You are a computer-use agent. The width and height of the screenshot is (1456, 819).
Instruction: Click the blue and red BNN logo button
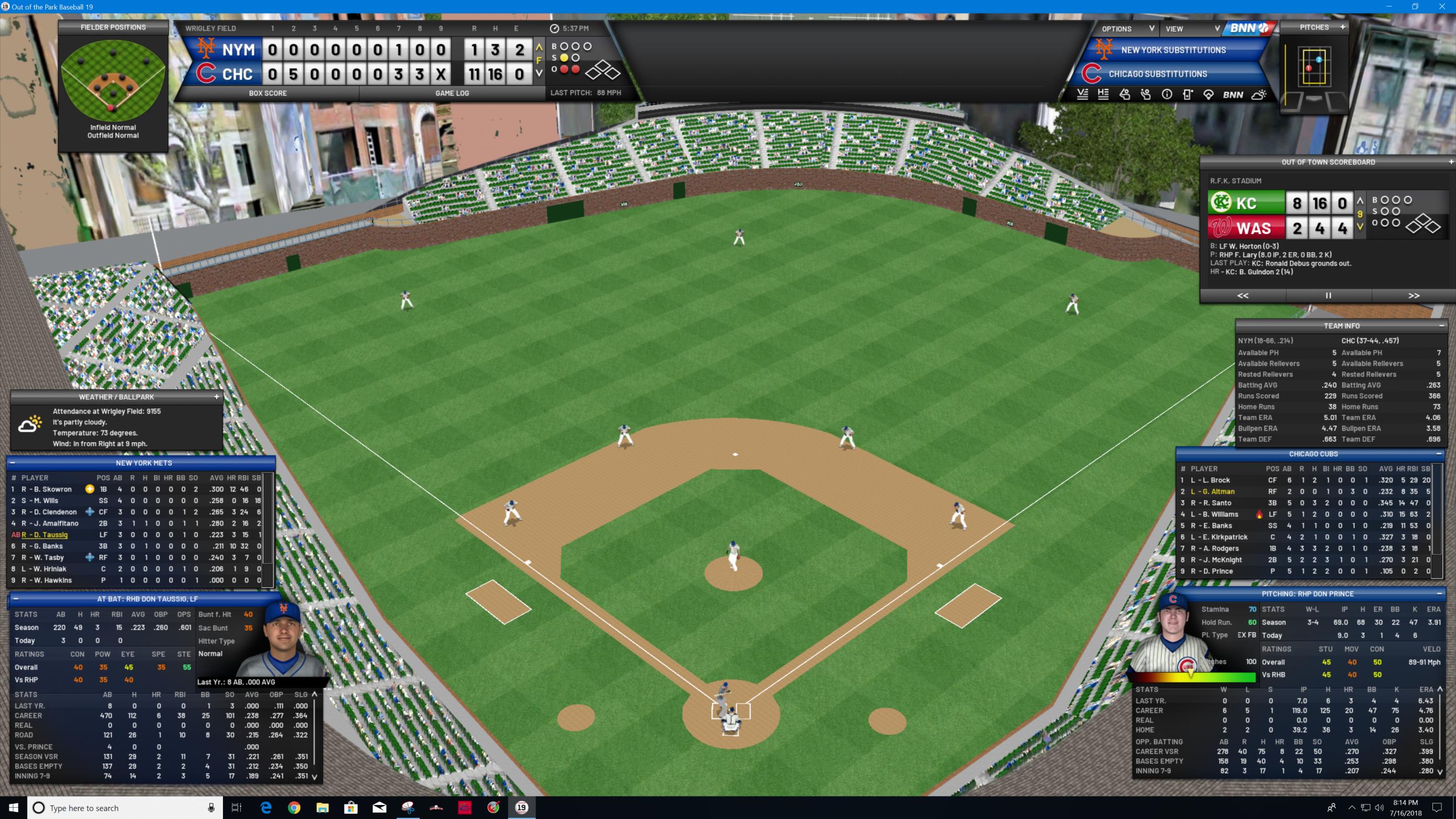(x=1249, y=28)
